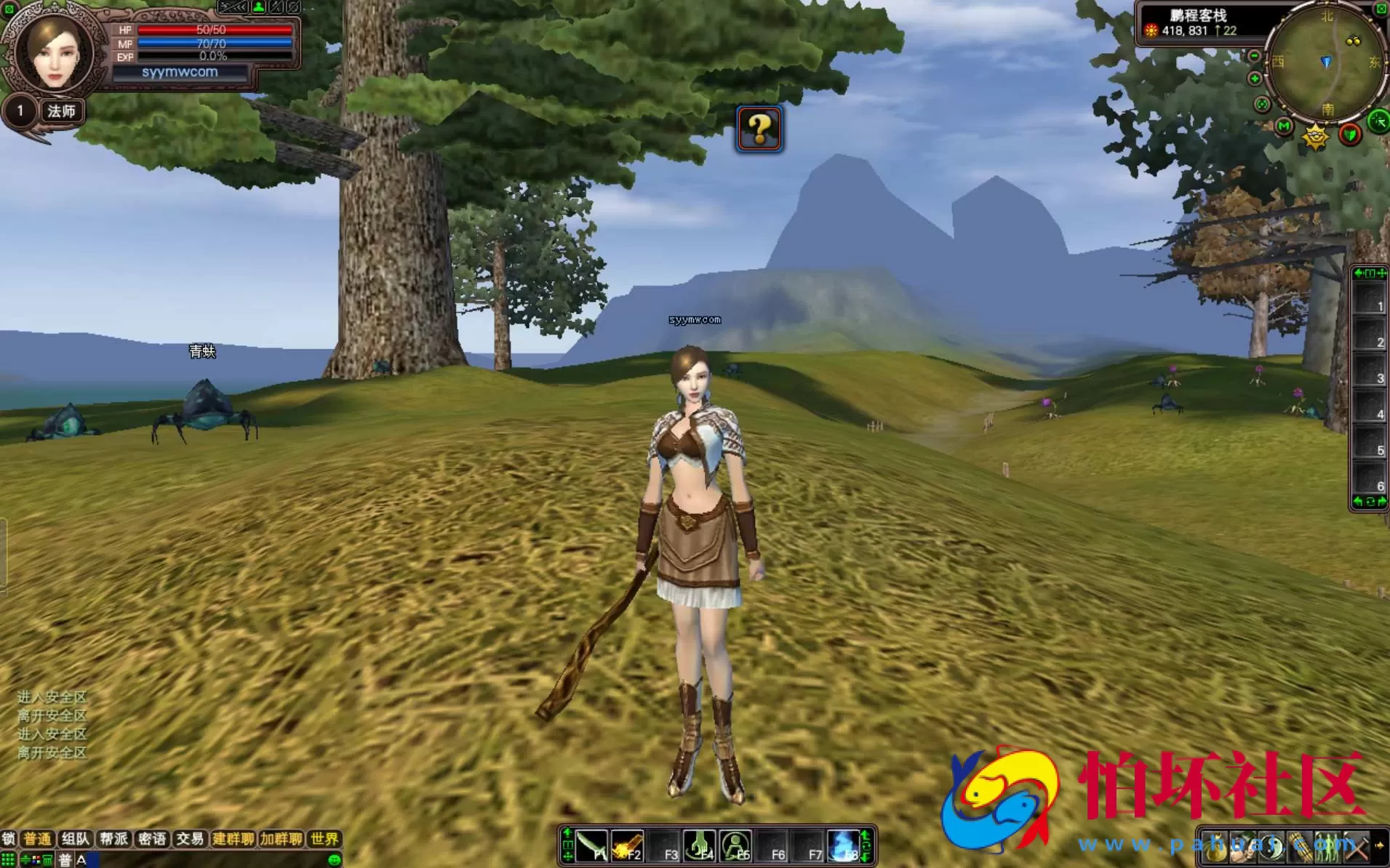Cast the F8 blue flame spell
This screenshot has height=868, width=1390.
click(x=844, y=846)
